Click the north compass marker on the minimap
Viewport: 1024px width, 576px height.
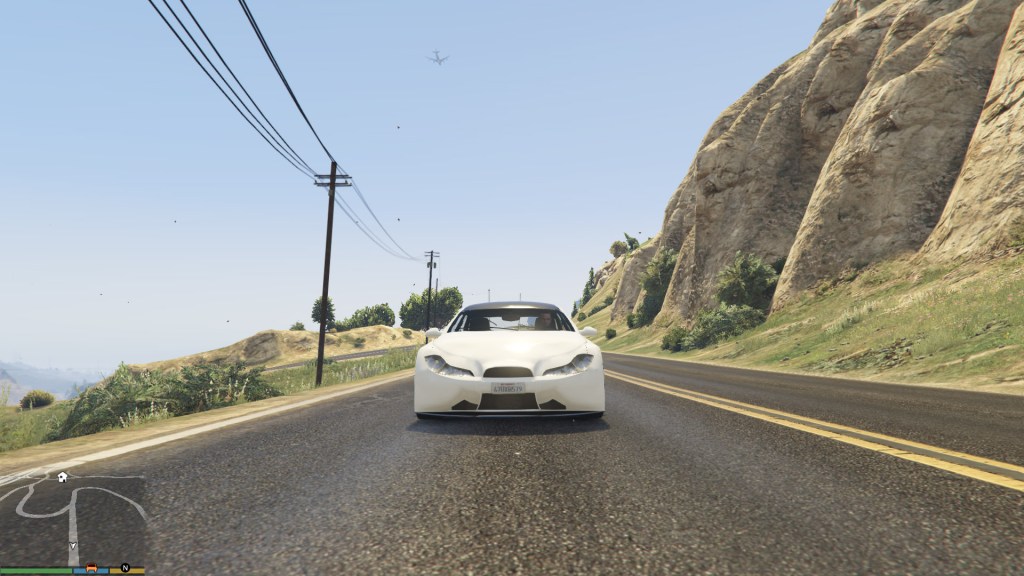point(126,568)
